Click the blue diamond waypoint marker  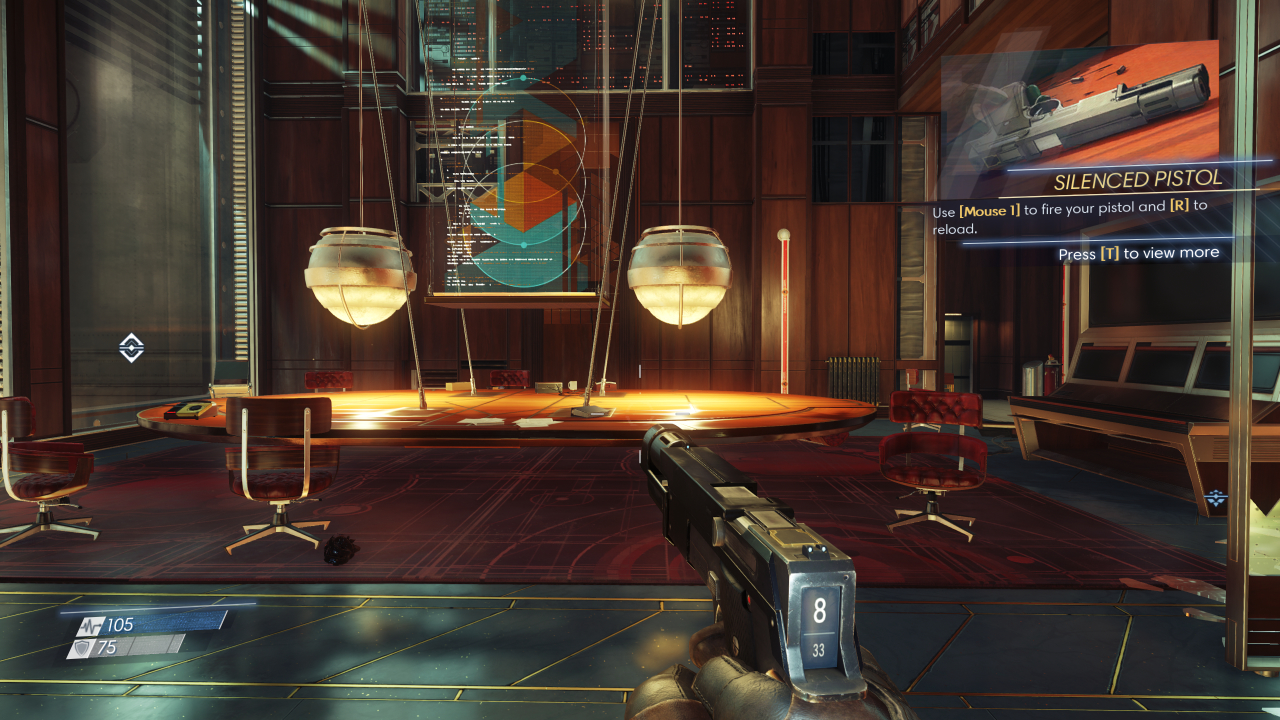(x=1216, y=498)
